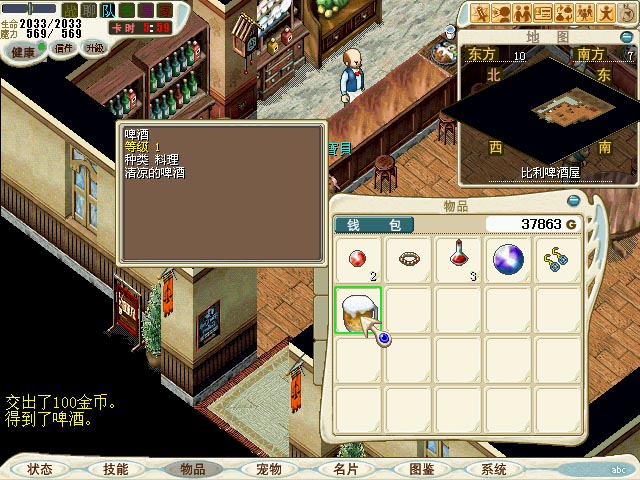This screenshot has height=480, width=640.
Task: Select the purple crystal ball slot
Action: (509, 259)
